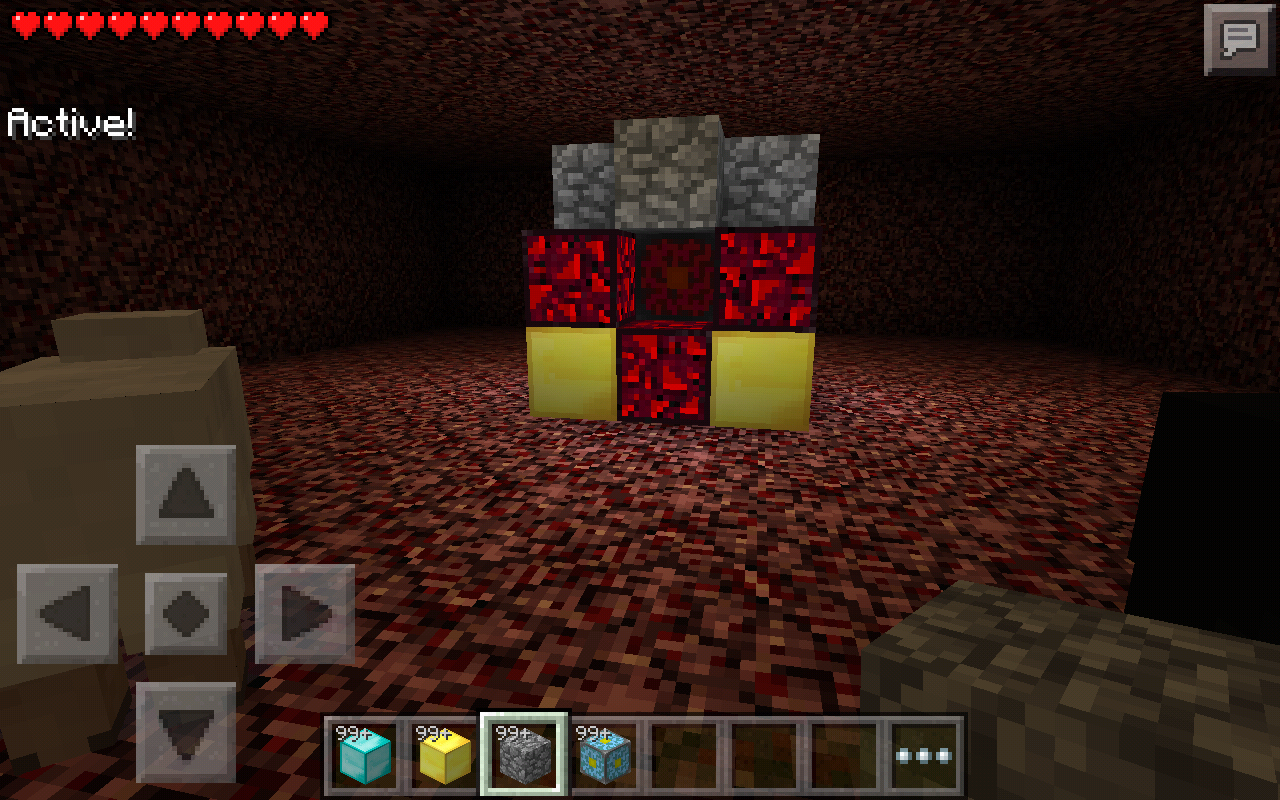
Task: Open the extended inventory via the three-dot hotbar slot
Action: [920, 753]
